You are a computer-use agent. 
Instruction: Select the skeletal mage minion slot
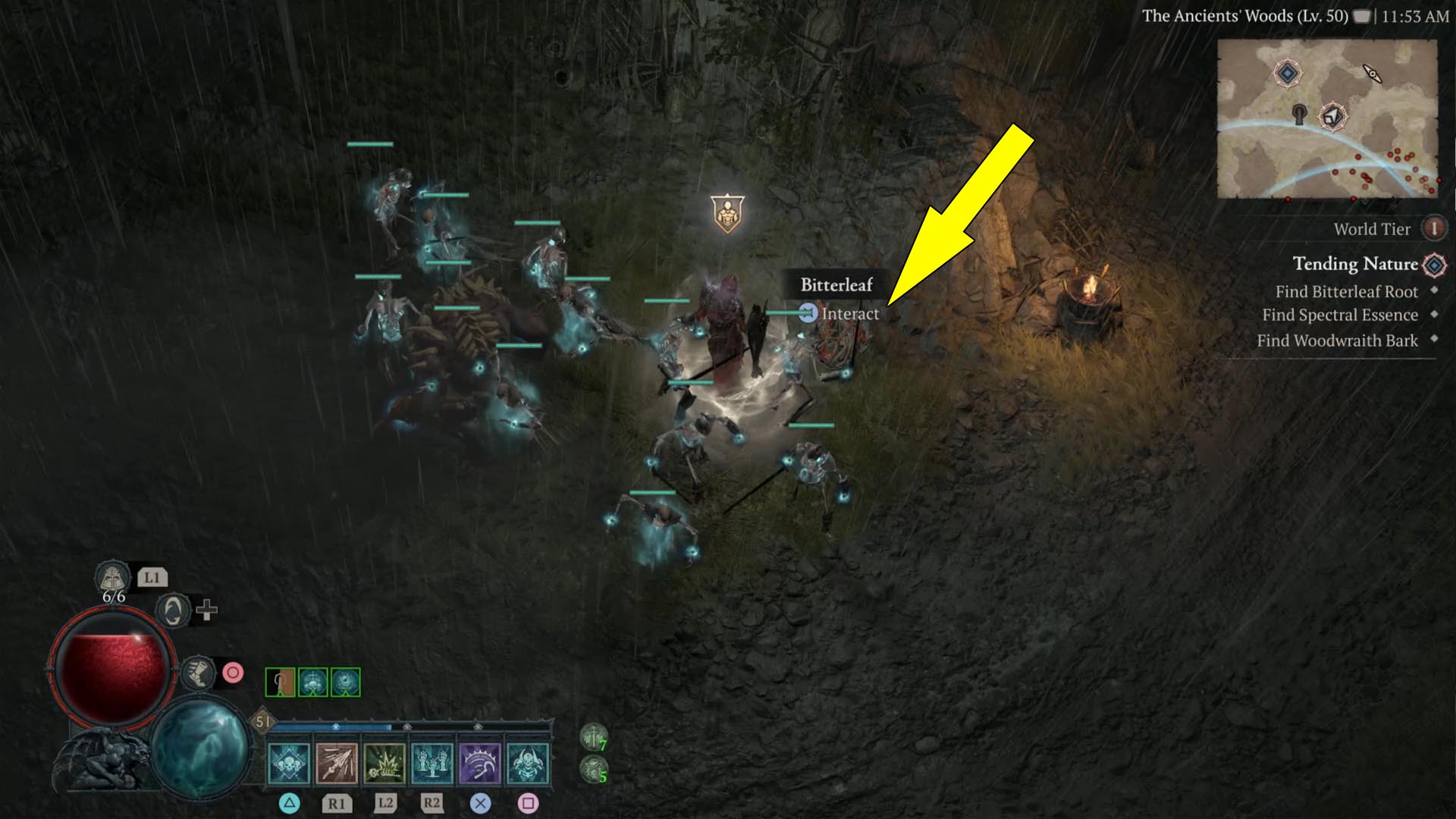pyautogui.click(x=314, y=681)
